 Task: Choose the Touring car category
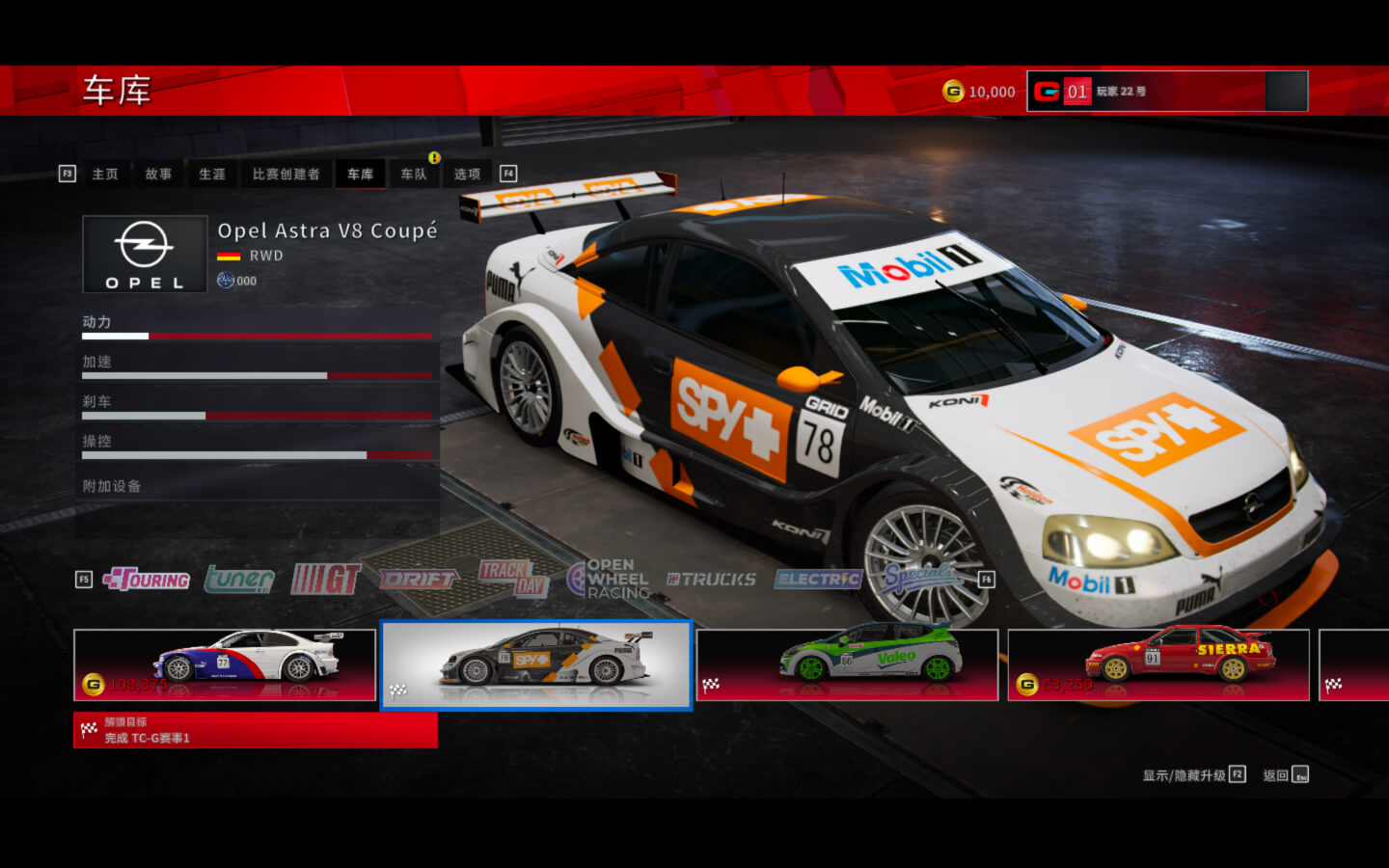coord(147,580)
